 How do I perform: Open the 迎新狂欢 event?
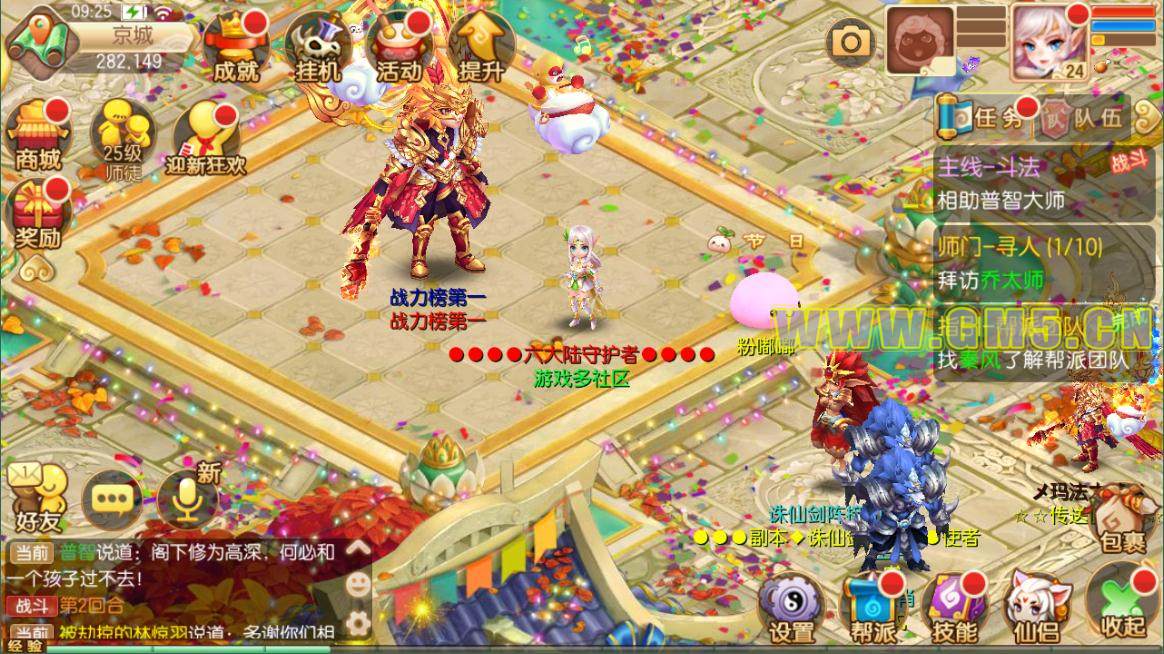tap(207, 137)
